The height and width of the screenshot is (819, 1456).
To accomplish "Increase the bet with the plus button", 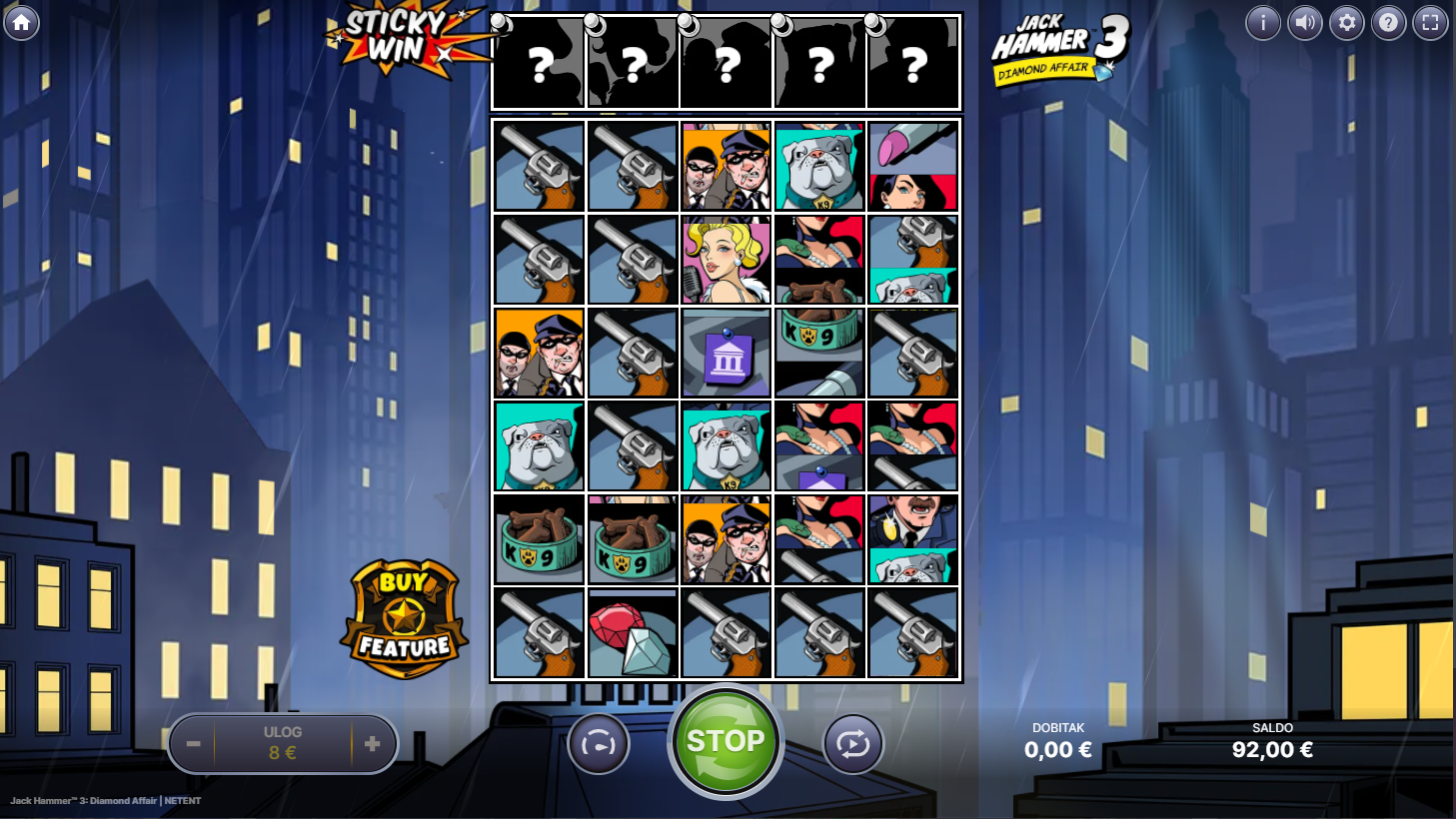I will 373,744.
